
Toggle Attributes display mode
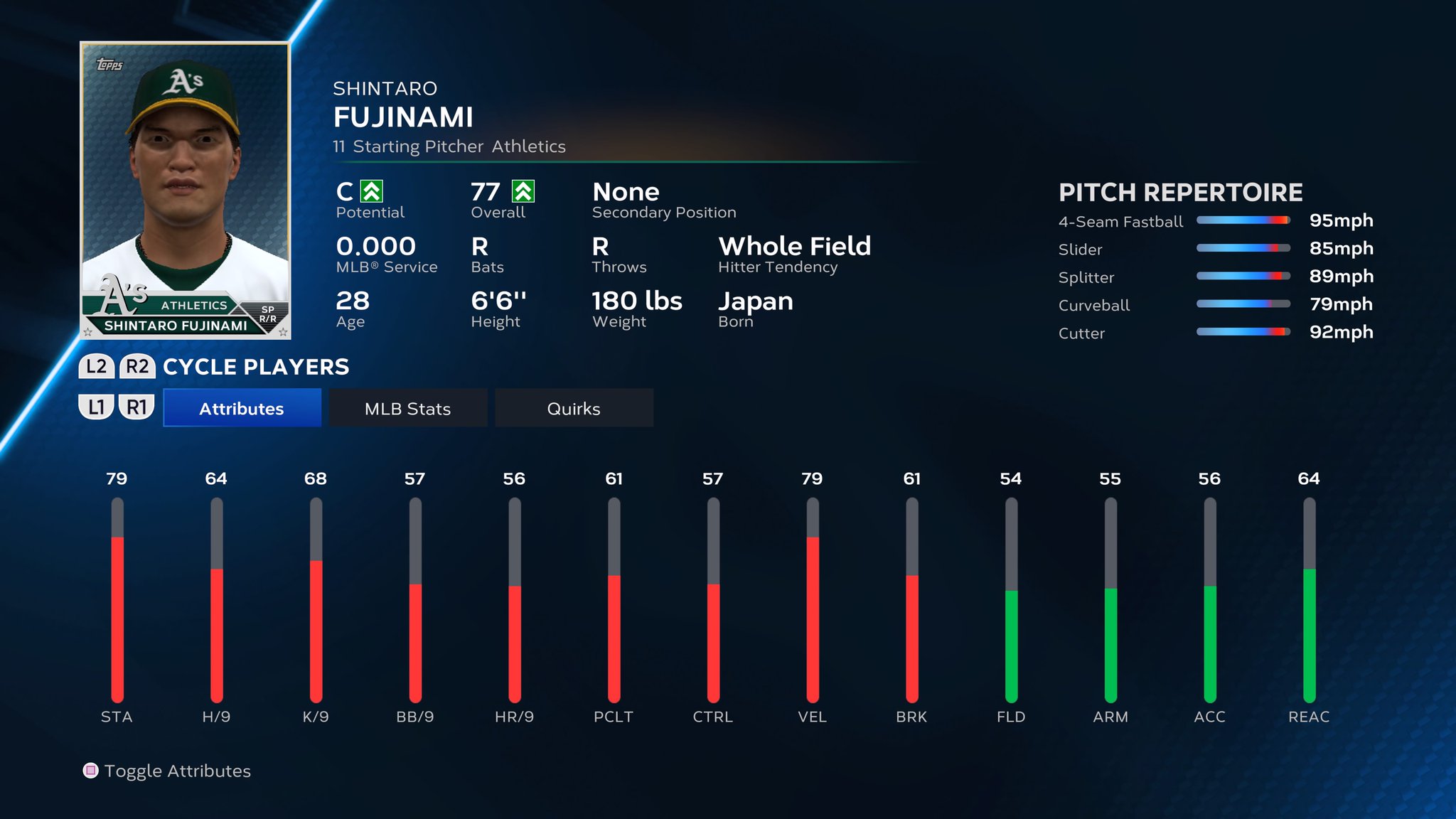point(178,771)
